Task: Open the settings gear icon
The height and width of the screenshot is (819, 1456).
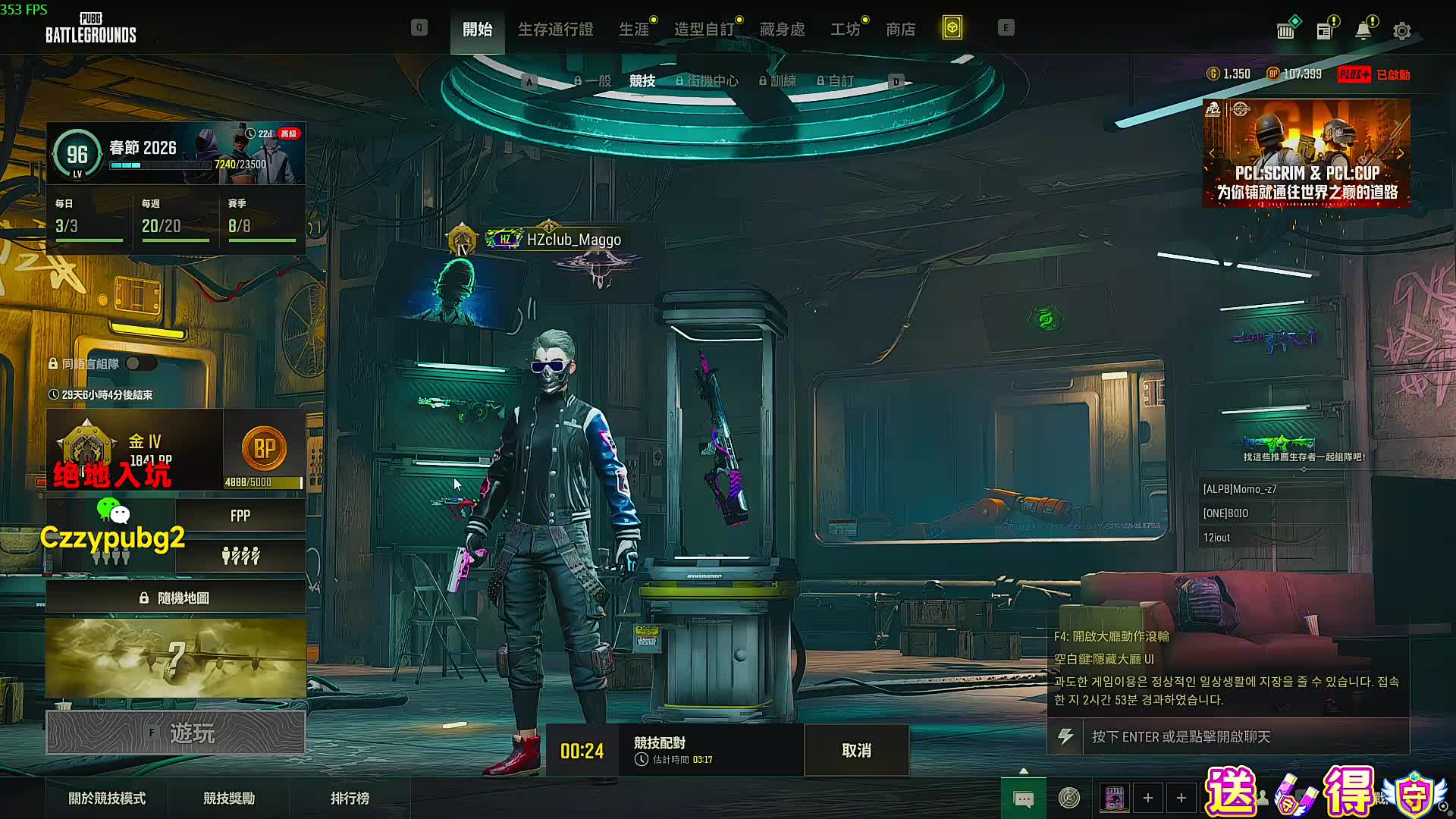Action: [1401, 31]
